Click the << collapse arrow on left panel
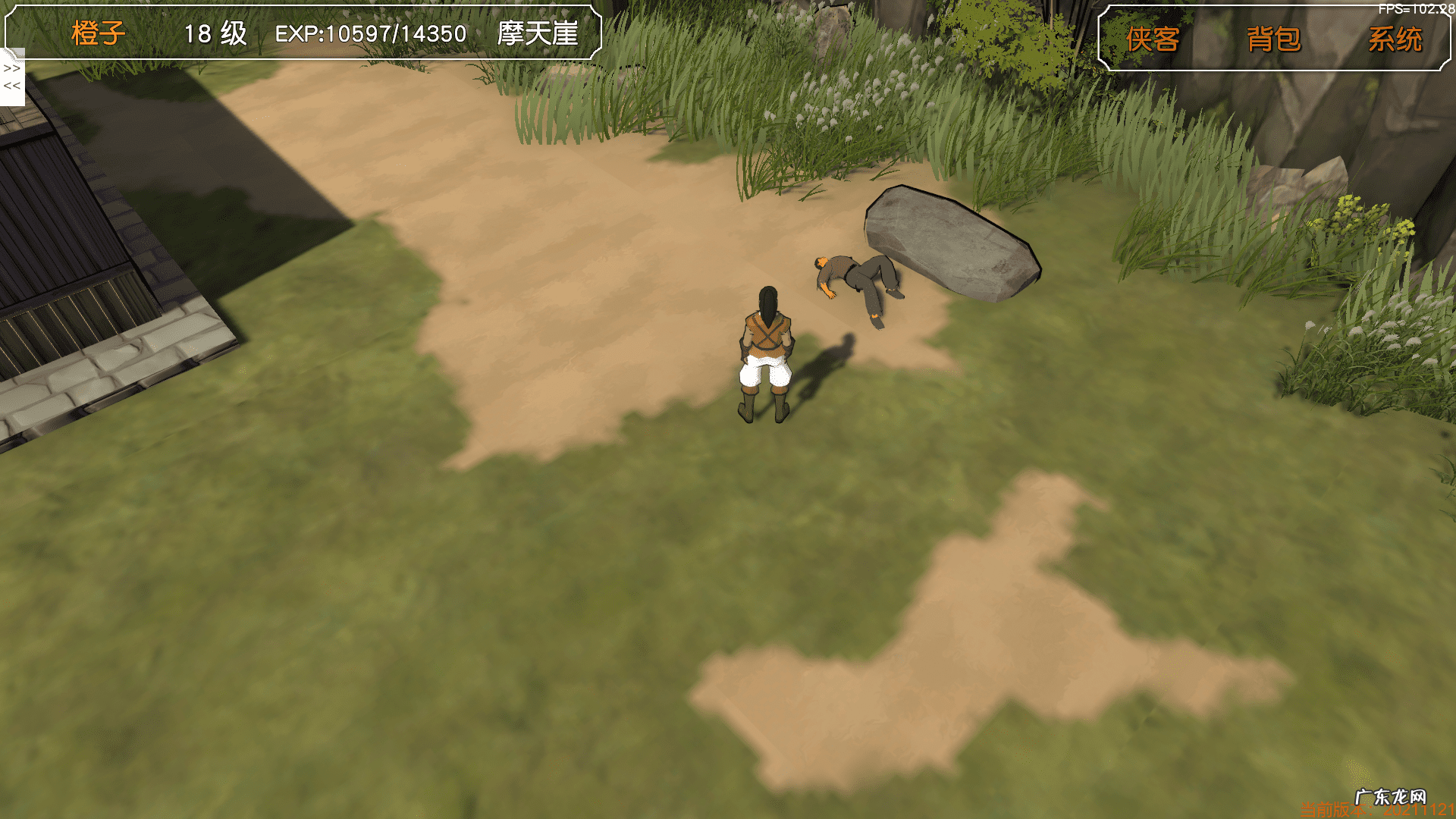Image resolution: width=1456 pixels, height=819 pixels. point(12,86)
